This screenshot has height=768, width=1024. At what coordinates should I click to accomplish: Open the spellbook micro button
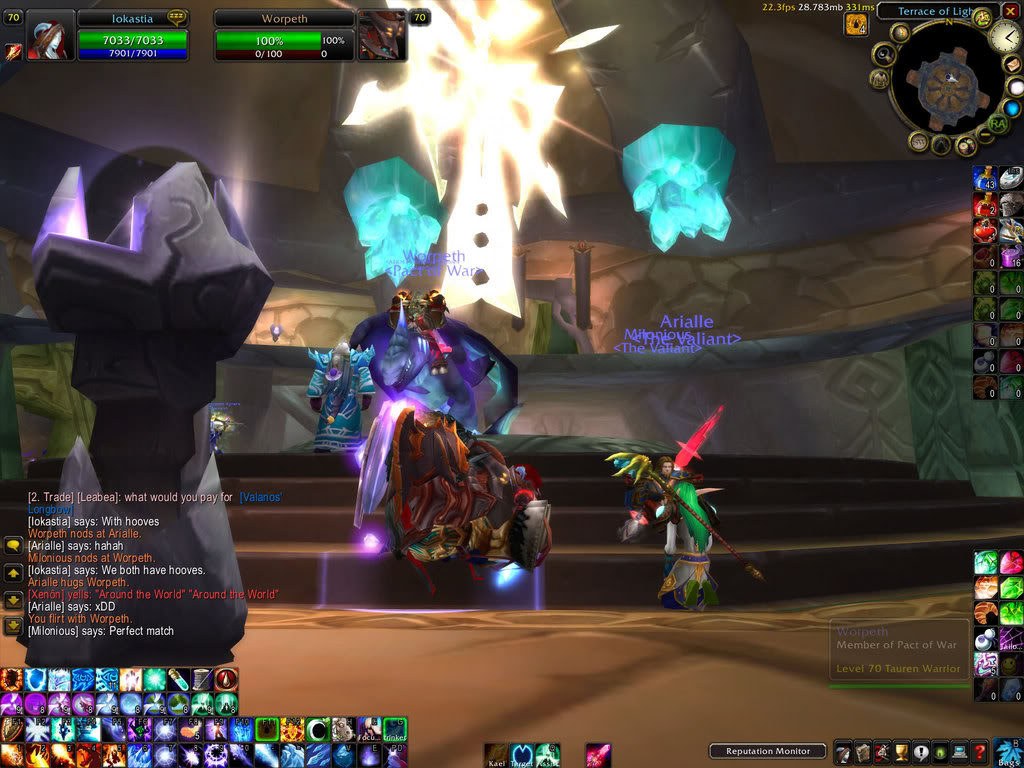click(x=861, y=752)
